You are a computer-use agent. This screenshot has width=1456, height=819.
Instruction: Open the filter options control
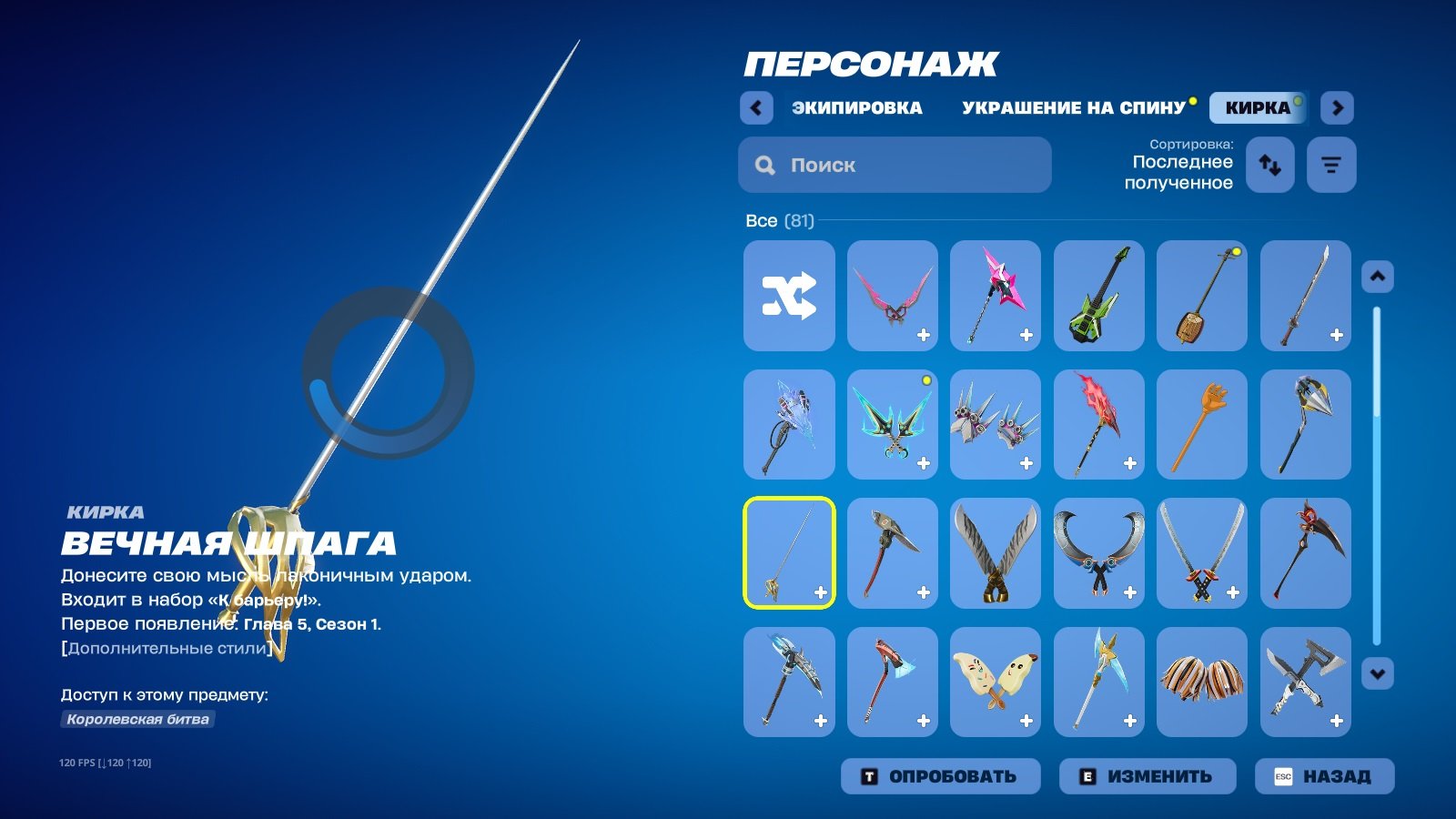click(x=1331, y=165)
